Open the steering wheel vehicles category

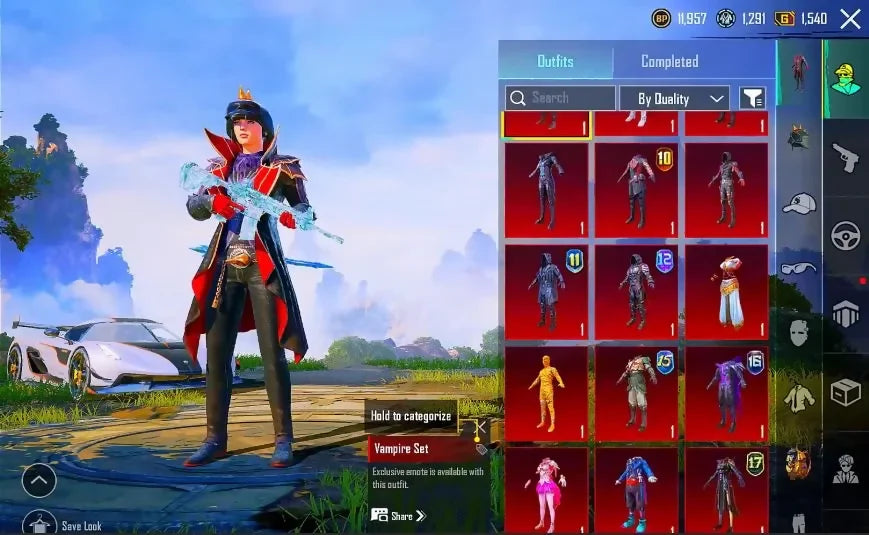point(846,236)
